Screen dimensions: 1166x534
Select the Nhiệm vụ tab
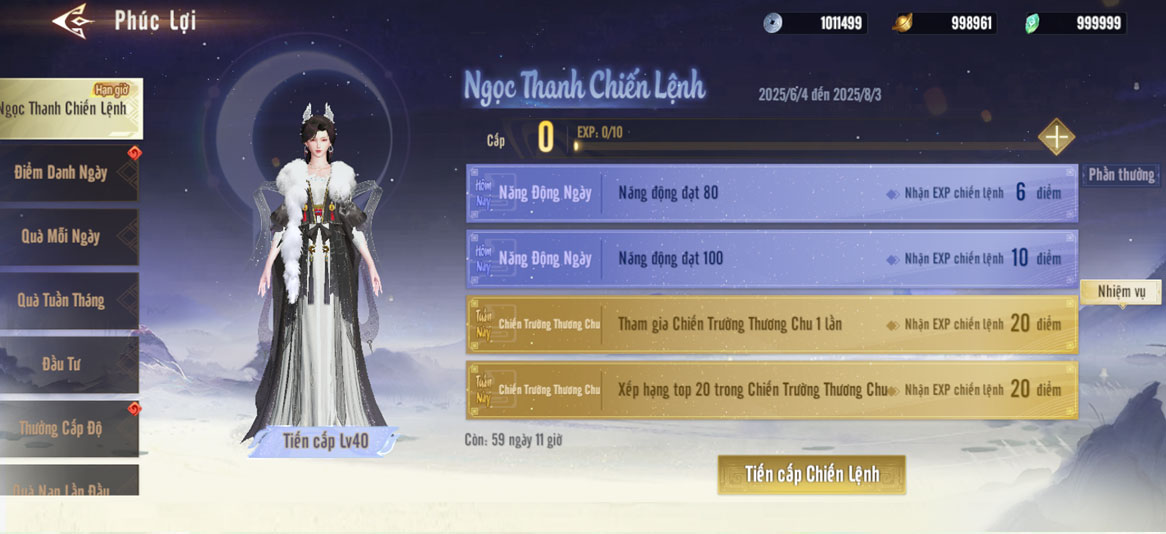1120,292
